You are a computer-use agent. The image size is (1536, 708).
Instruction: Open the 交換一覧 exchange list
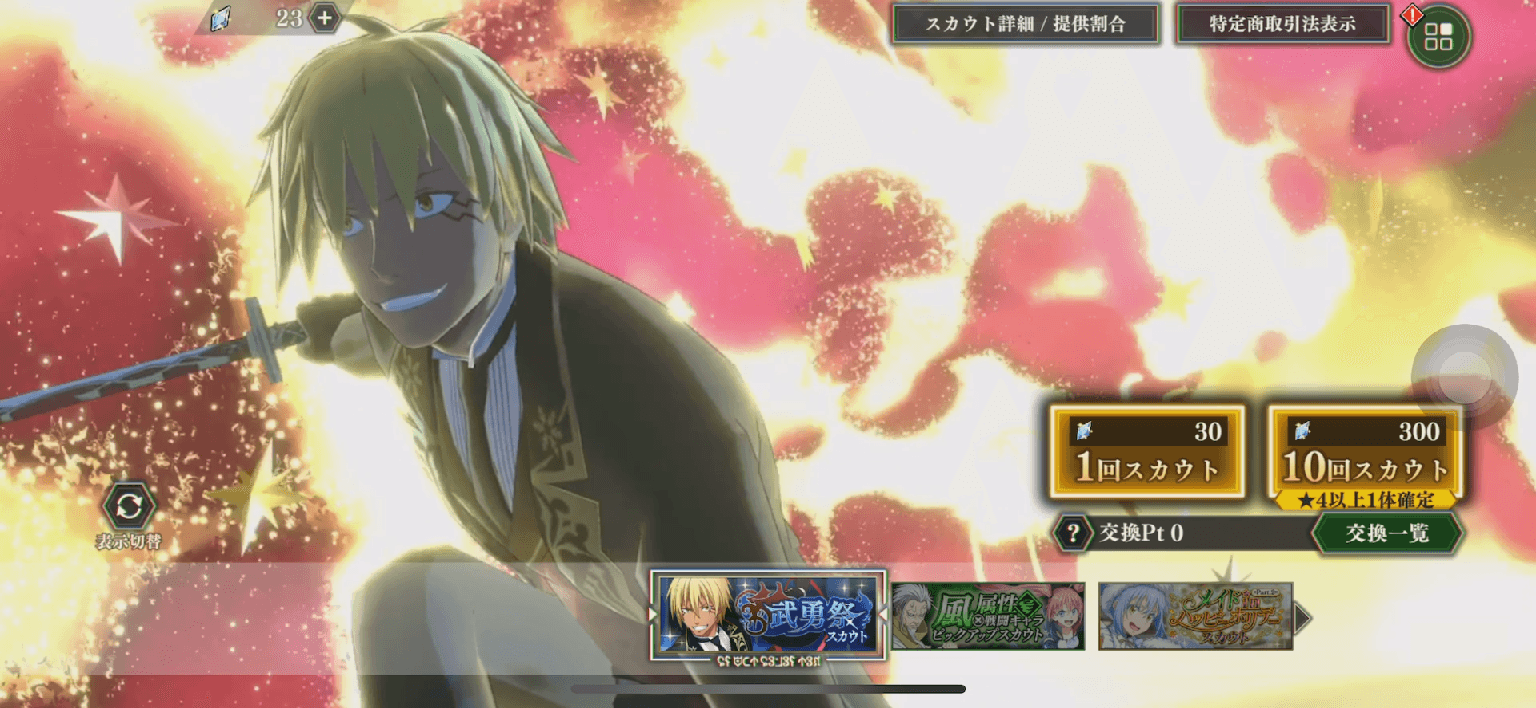1386,533
